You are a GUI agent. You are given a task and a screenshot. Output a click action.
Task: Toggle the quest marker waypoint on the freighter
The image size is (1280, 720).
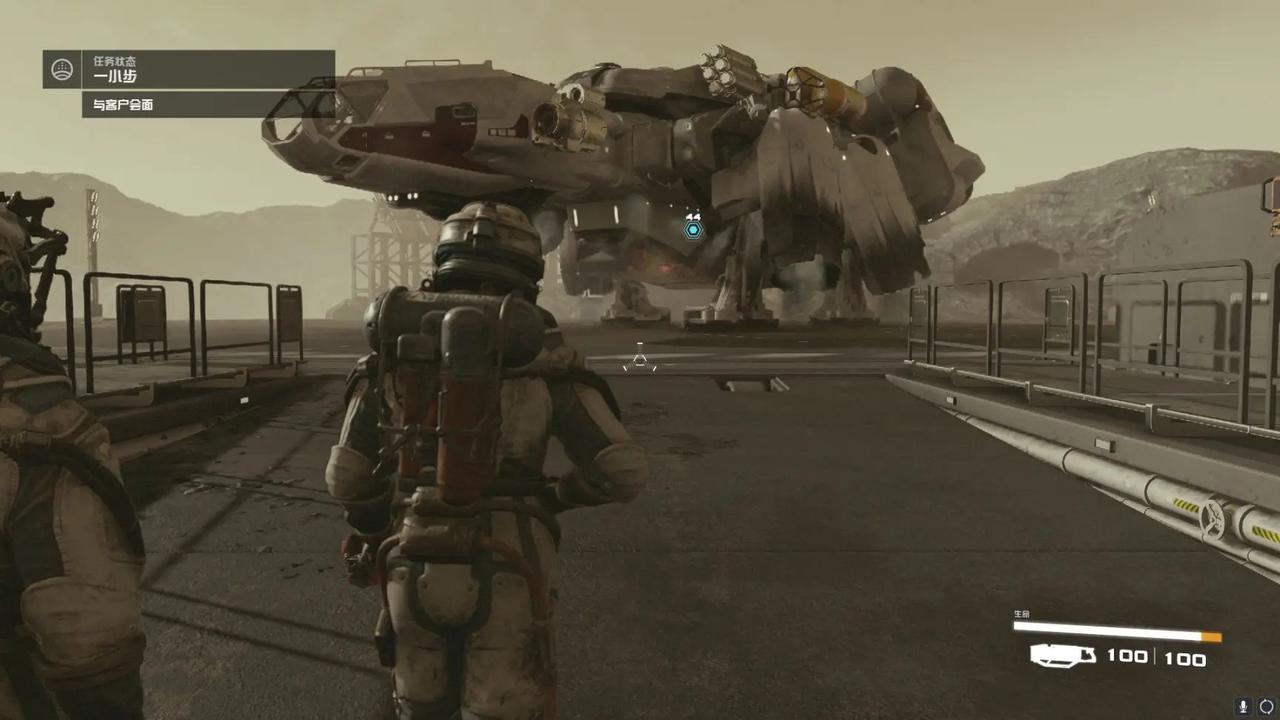pyautogui.click(x=693, y=230)
